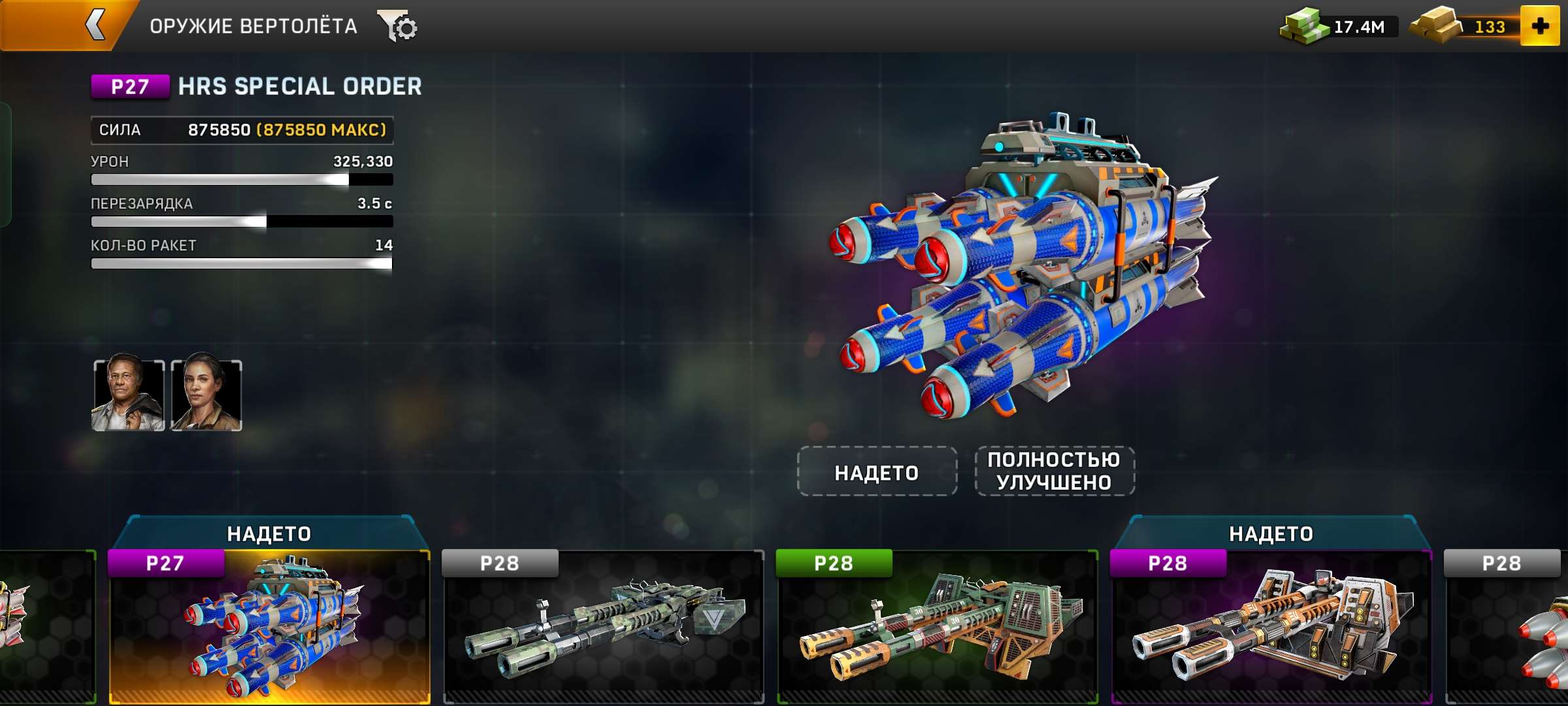The width and height of the screenshot is (1568, 706).
Task: Go back with the arrow button
Action: tap(95, 26)
